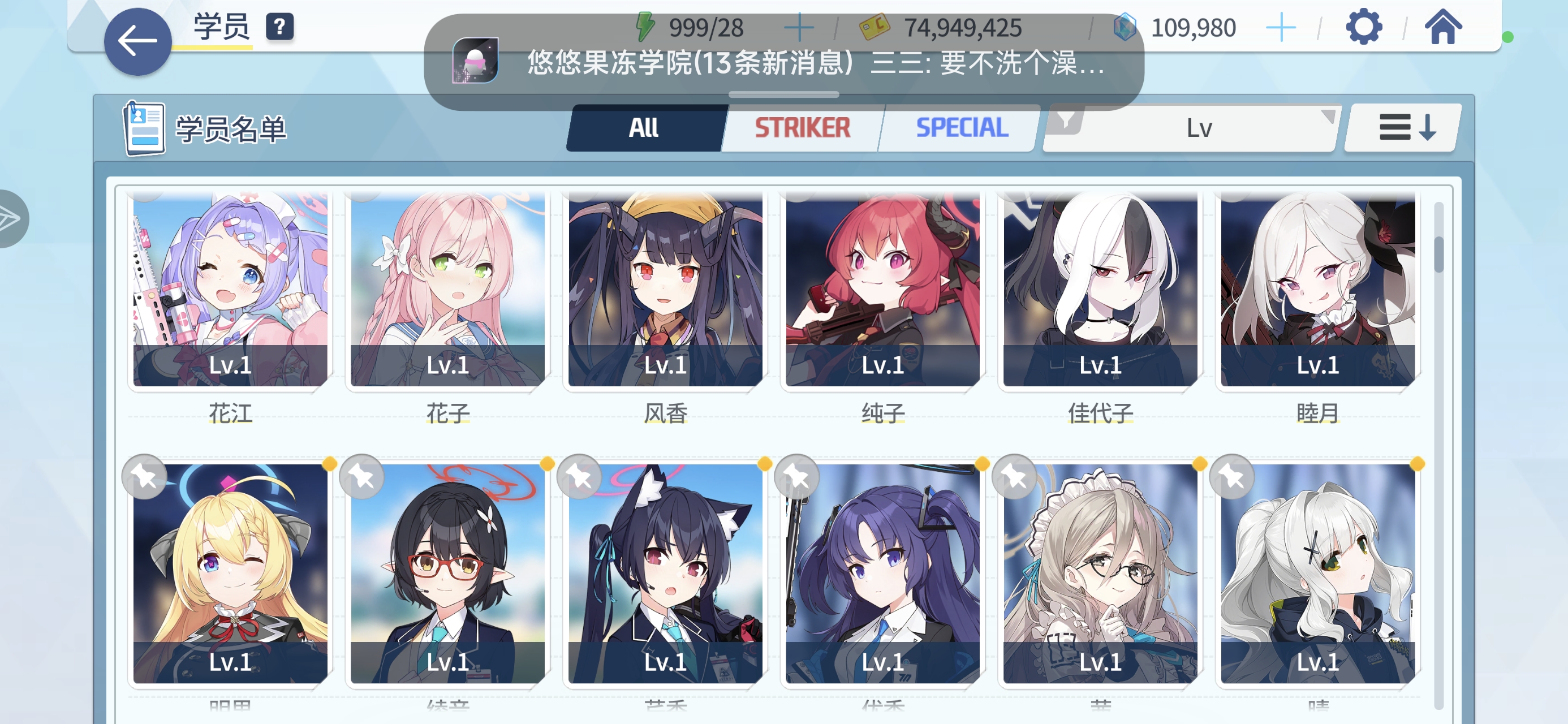1568x724 pixels.
Task: Open the Settings gear
Action: 1365,26
